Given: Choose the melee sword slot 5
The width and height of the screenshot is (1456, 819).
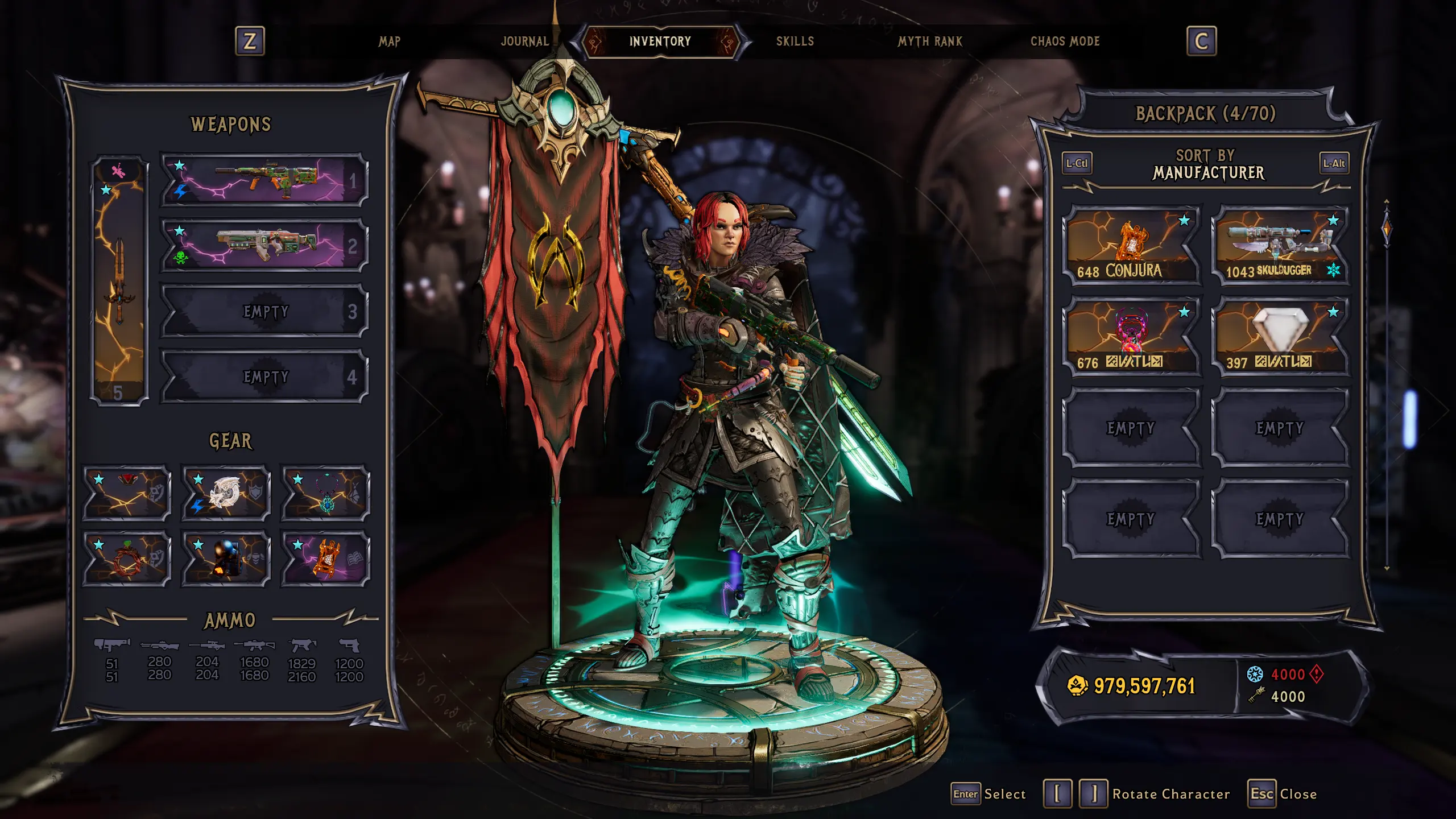Looking at the screenshot, I should (x=119, y=280).
